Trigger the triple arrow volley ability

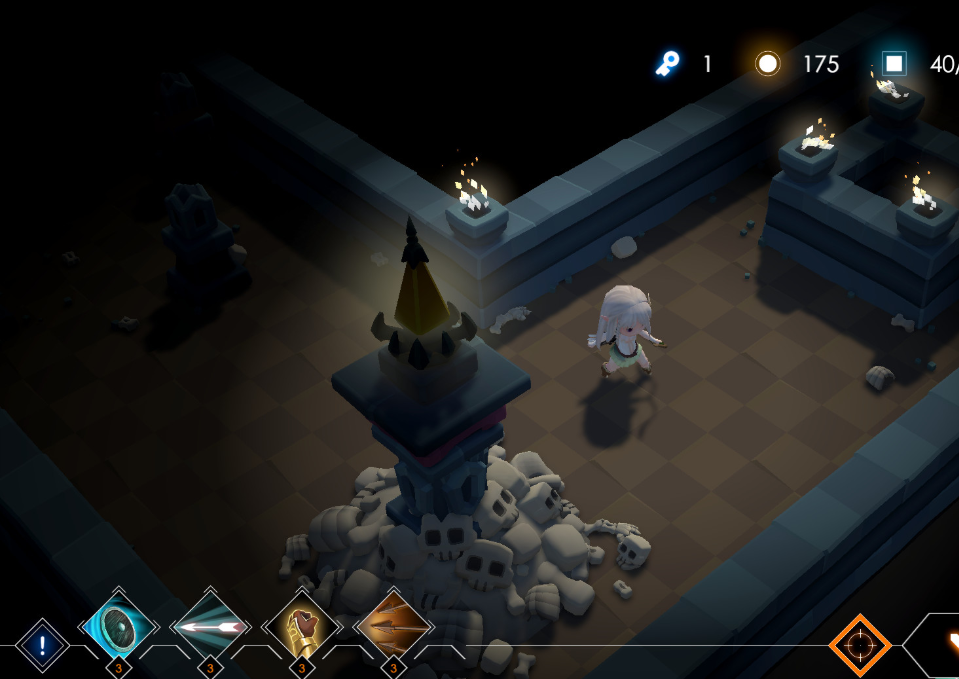[394, 628]
